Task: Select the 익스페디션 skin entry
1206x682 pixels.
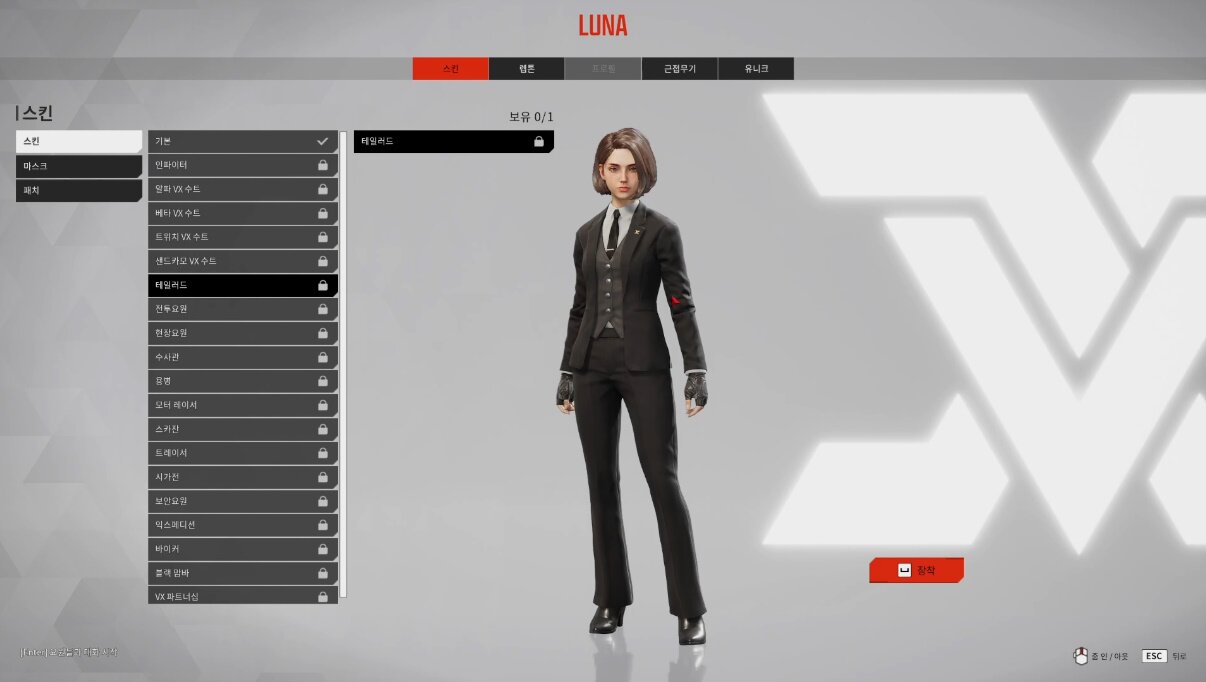Action: (242, 525)
